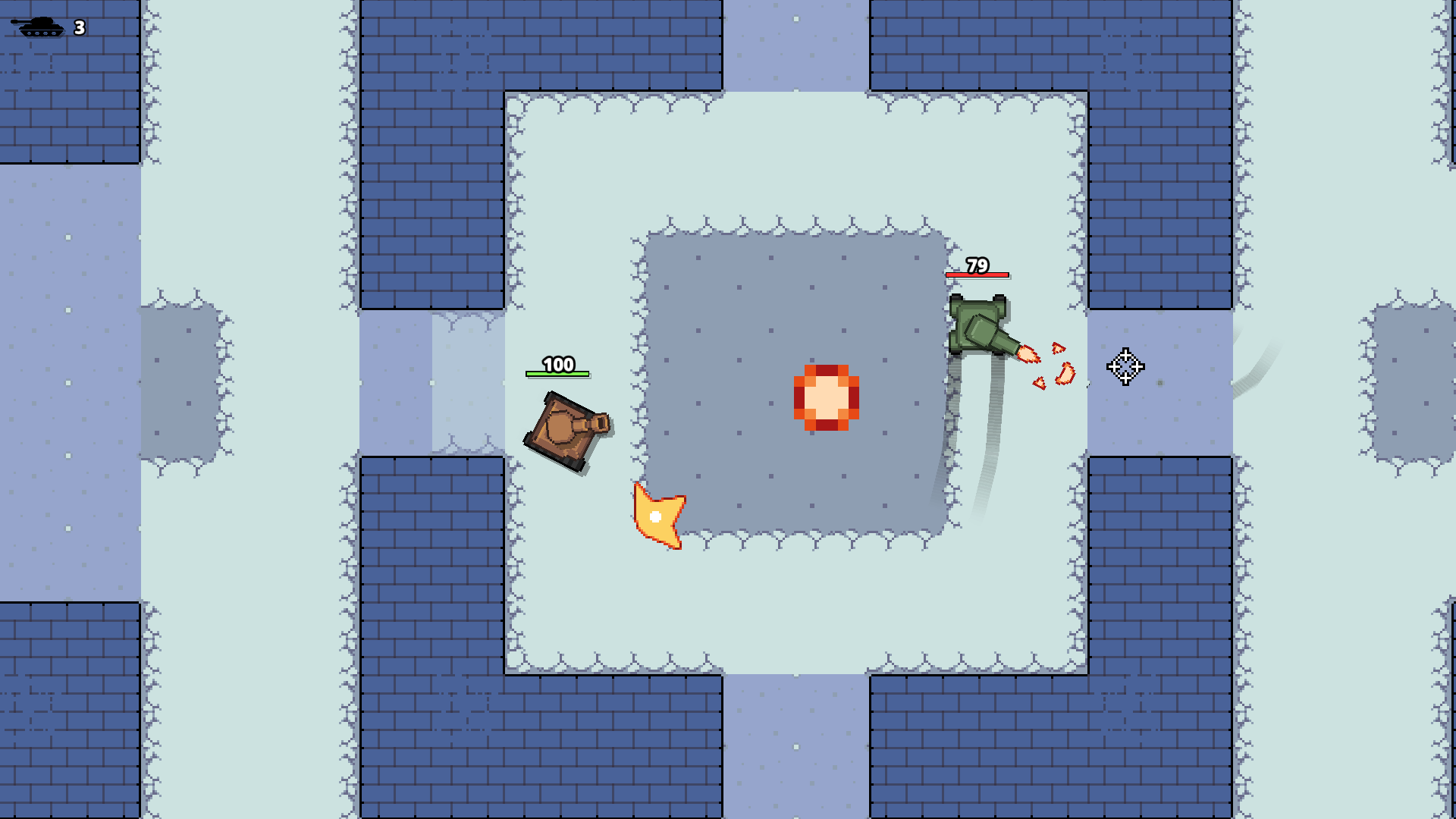Click the explosion sprite in the arena center
The image size is (1456, 819).
[x=826, y=398]
